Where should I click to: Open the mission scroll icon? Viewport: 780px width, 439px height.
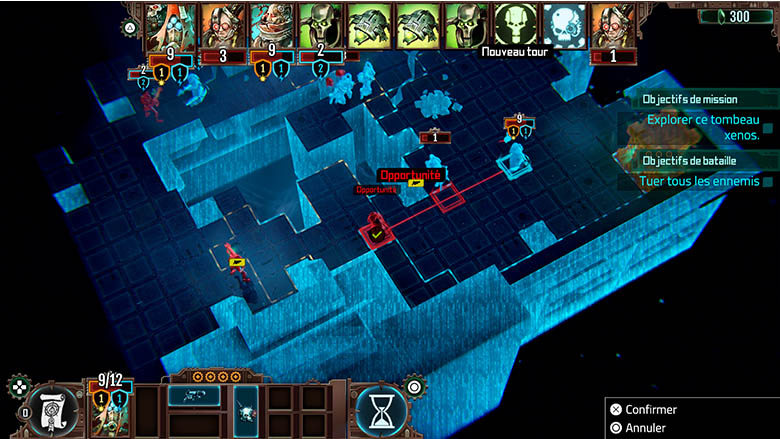[x=51, y=410]
